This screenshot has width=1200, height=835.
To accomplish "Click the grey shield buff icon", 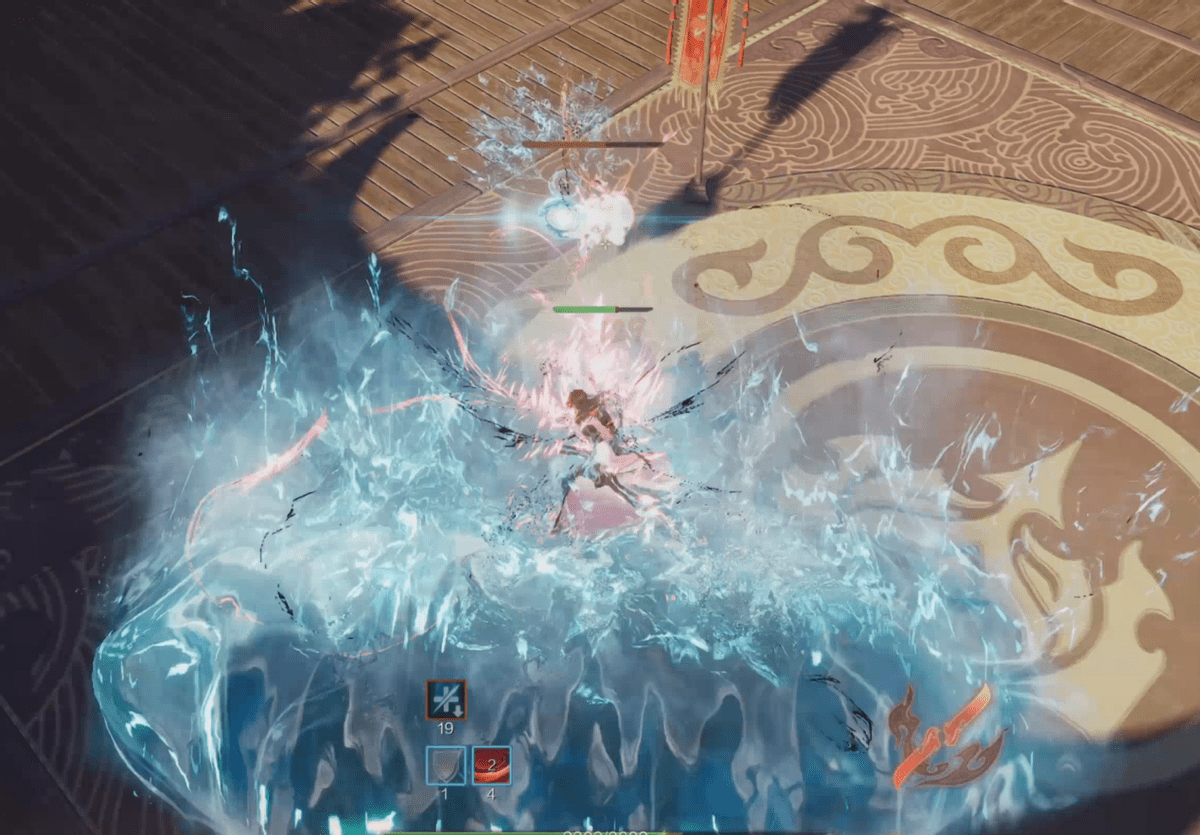I will (446, 765).
